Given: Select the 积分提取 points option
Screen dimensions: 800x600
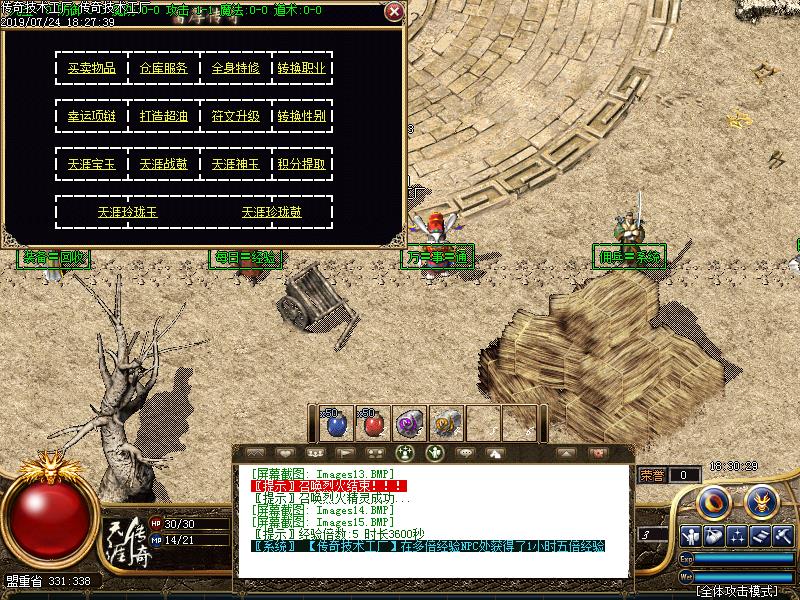Looking at the screenshot, I should coord(301,164).
